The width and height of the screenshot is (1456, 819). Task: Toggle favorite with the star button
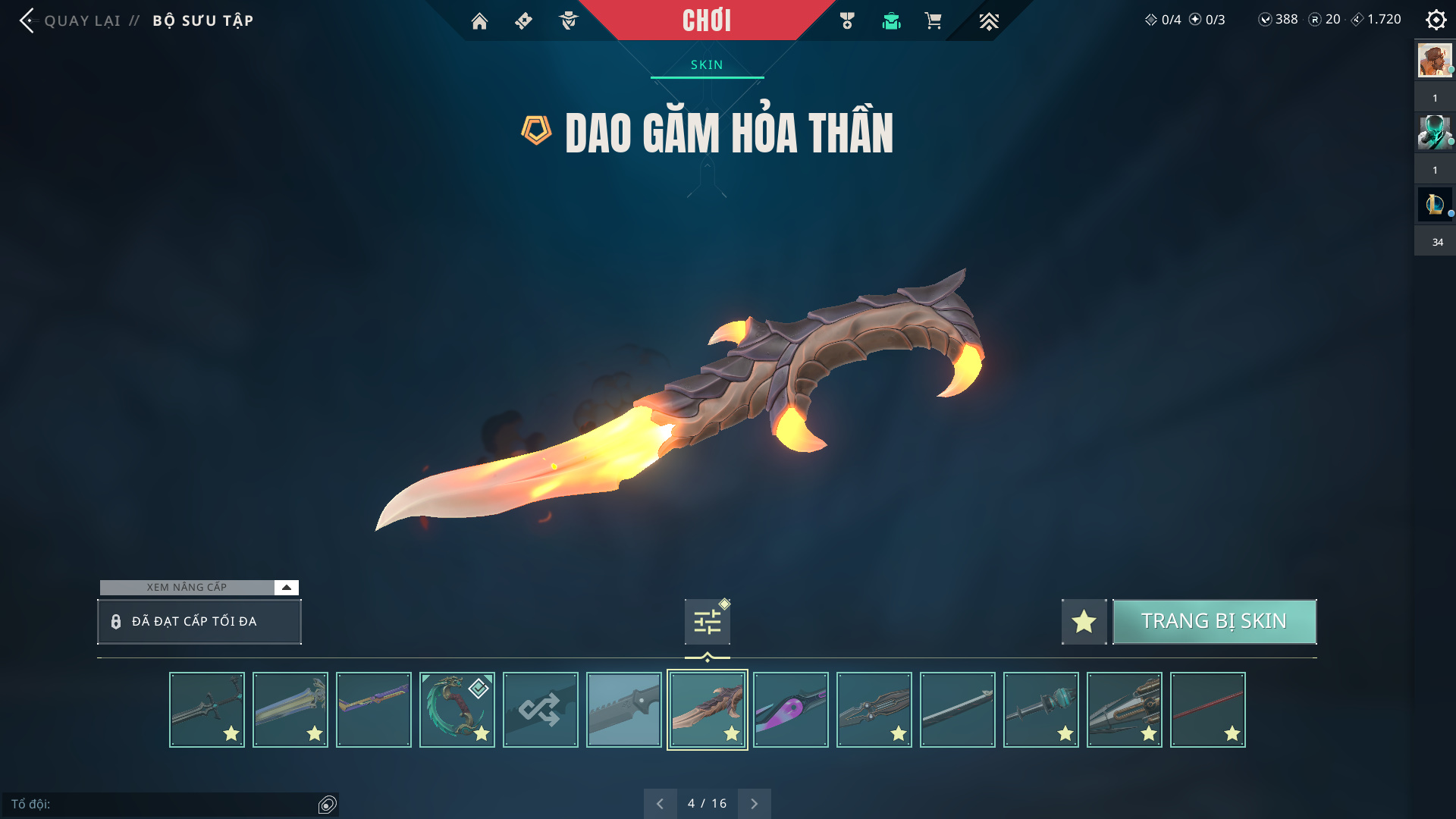1084,622
